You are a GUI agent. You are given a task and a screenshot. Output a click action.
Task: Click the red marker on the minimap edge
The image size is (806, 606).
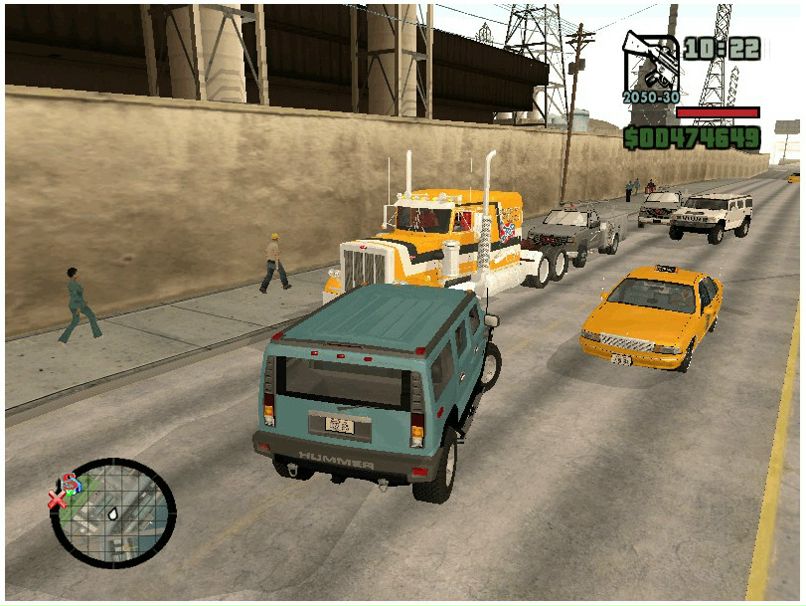click(59, 497)
